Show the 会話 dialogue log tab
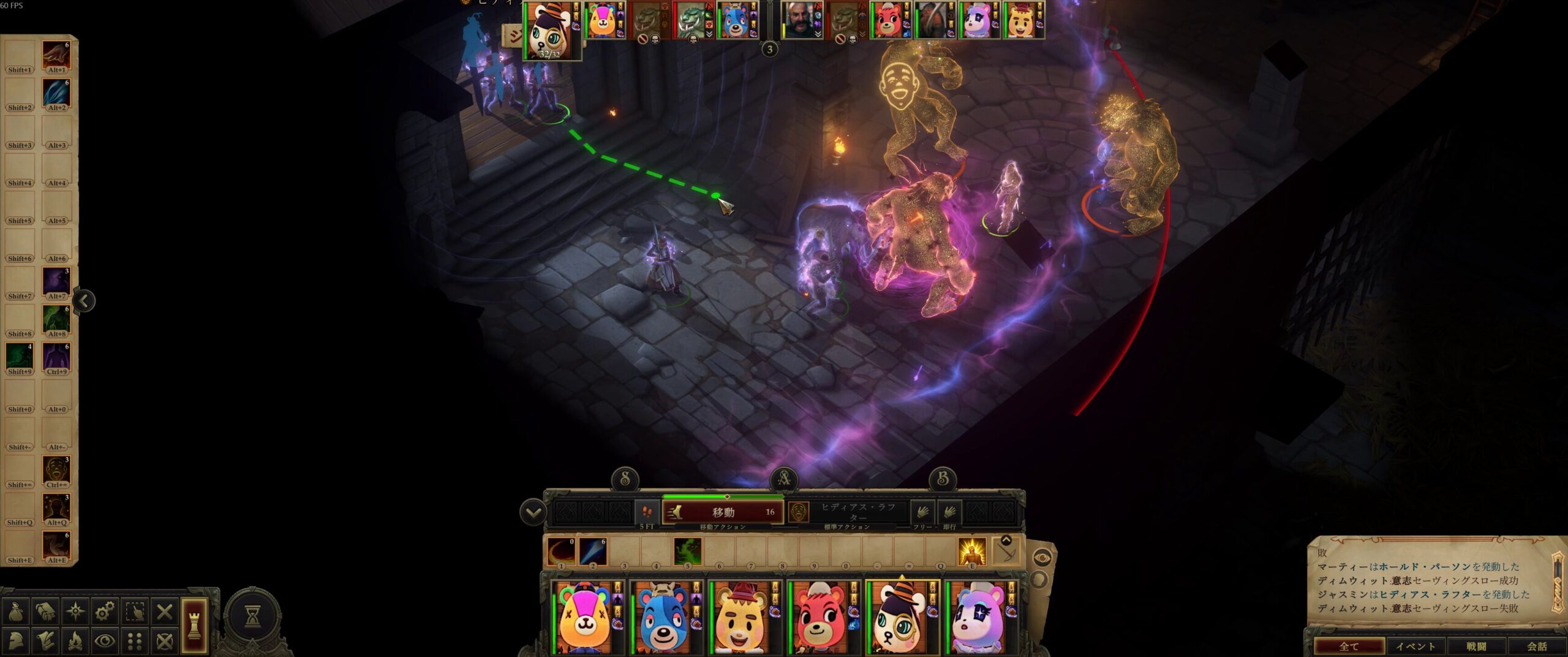Screen dimensions: 1568x657 point(1536,646)
